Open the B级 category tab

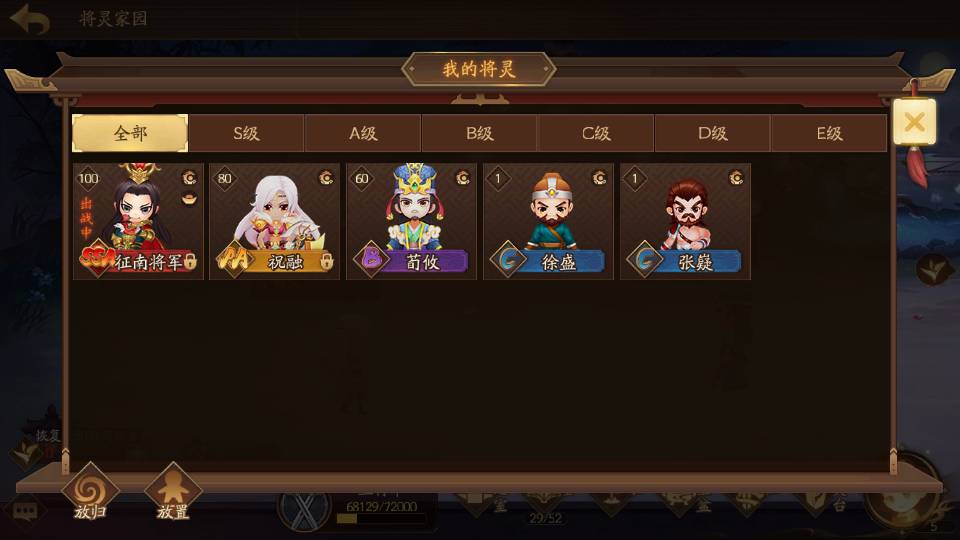pyautogui.click(x=480, y=133)
